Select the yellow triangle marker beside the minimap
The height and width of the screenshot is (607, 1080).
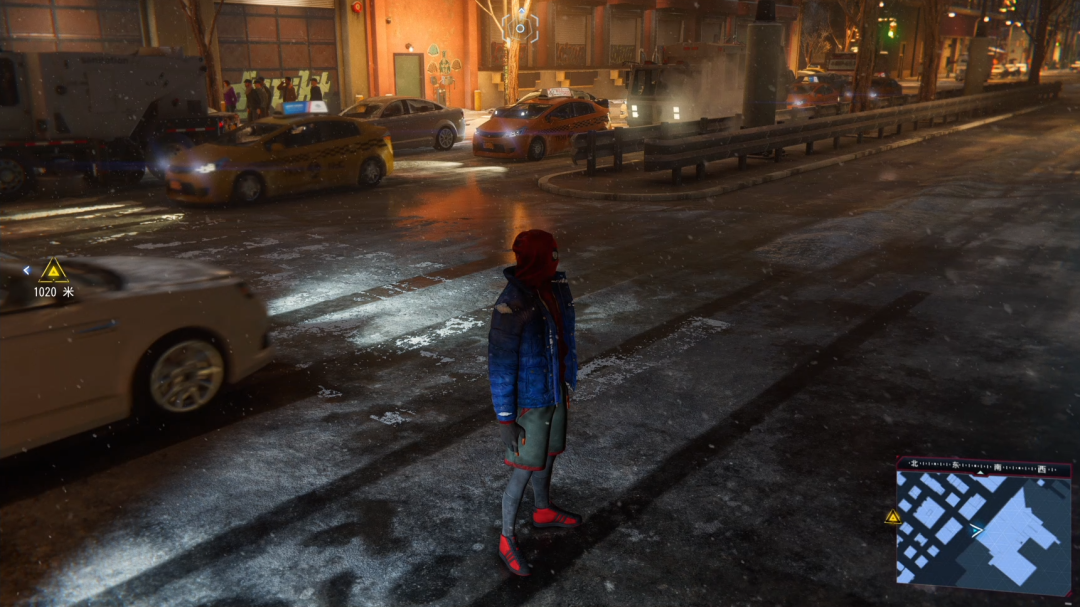point(893,517)
